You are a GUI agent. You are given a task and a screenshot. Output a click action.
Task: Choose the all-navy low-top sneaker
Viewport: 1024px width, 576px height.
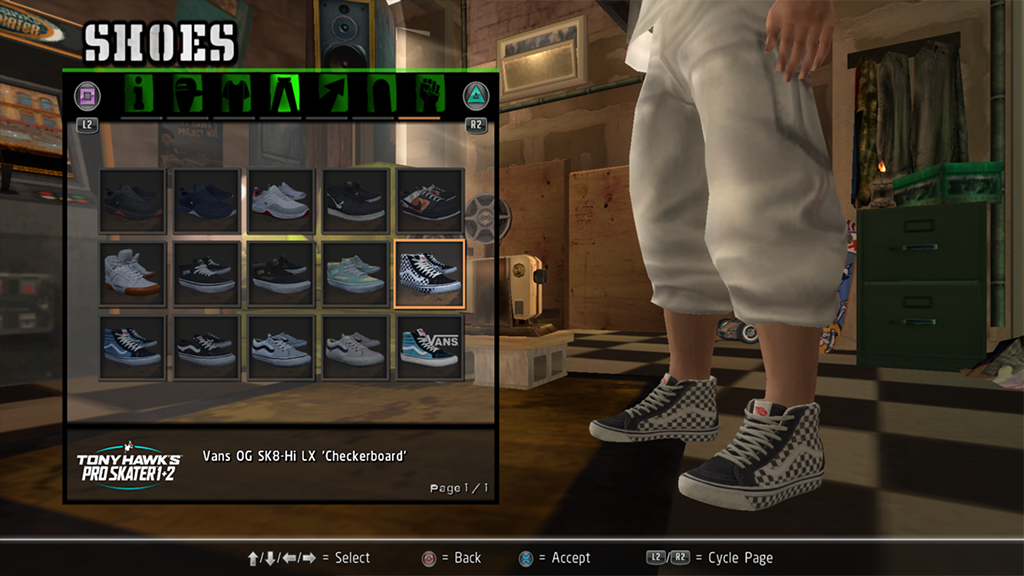206,201
